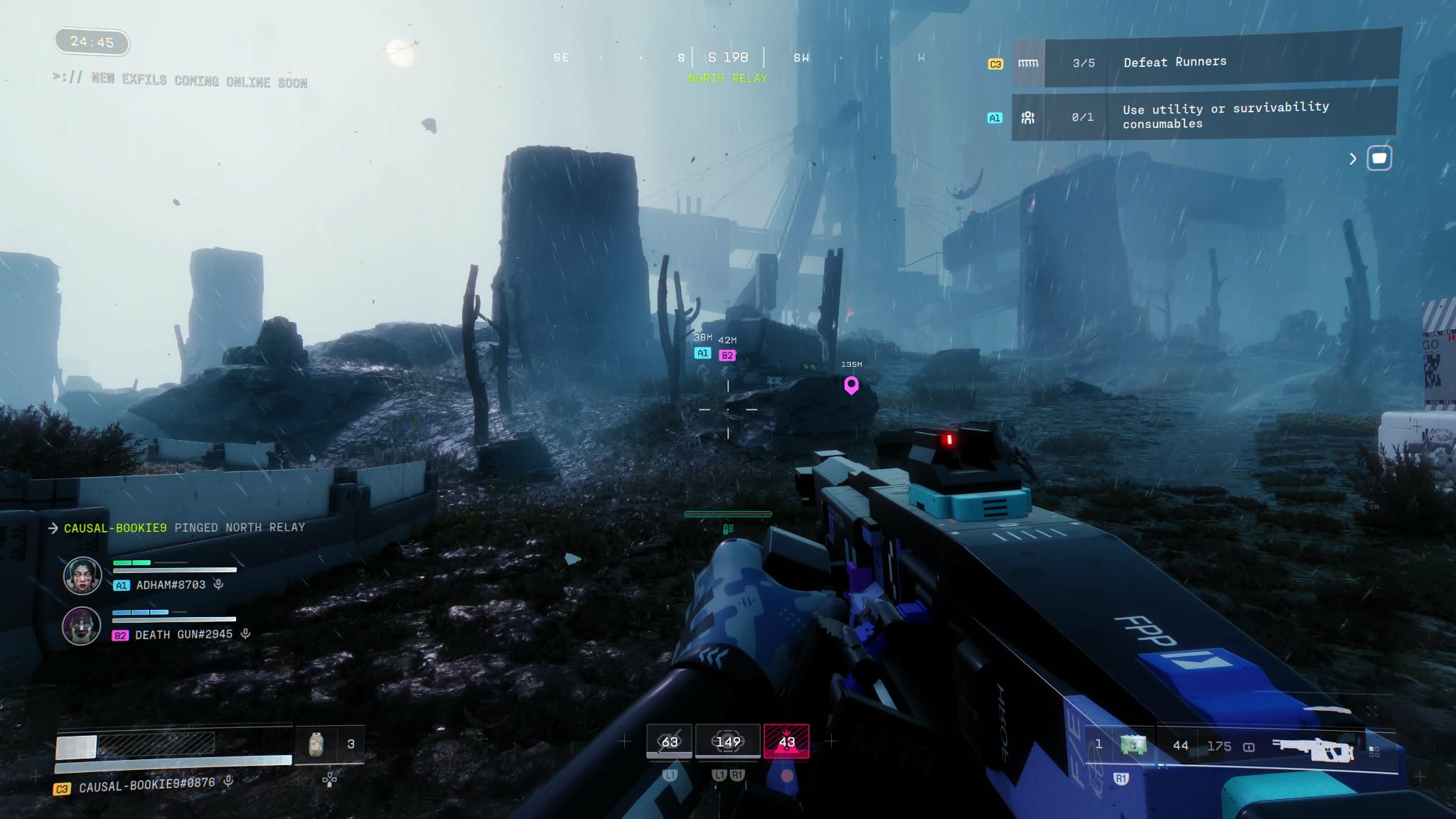Toggle ADHAM#8703's microphone icon

(219, 584)
